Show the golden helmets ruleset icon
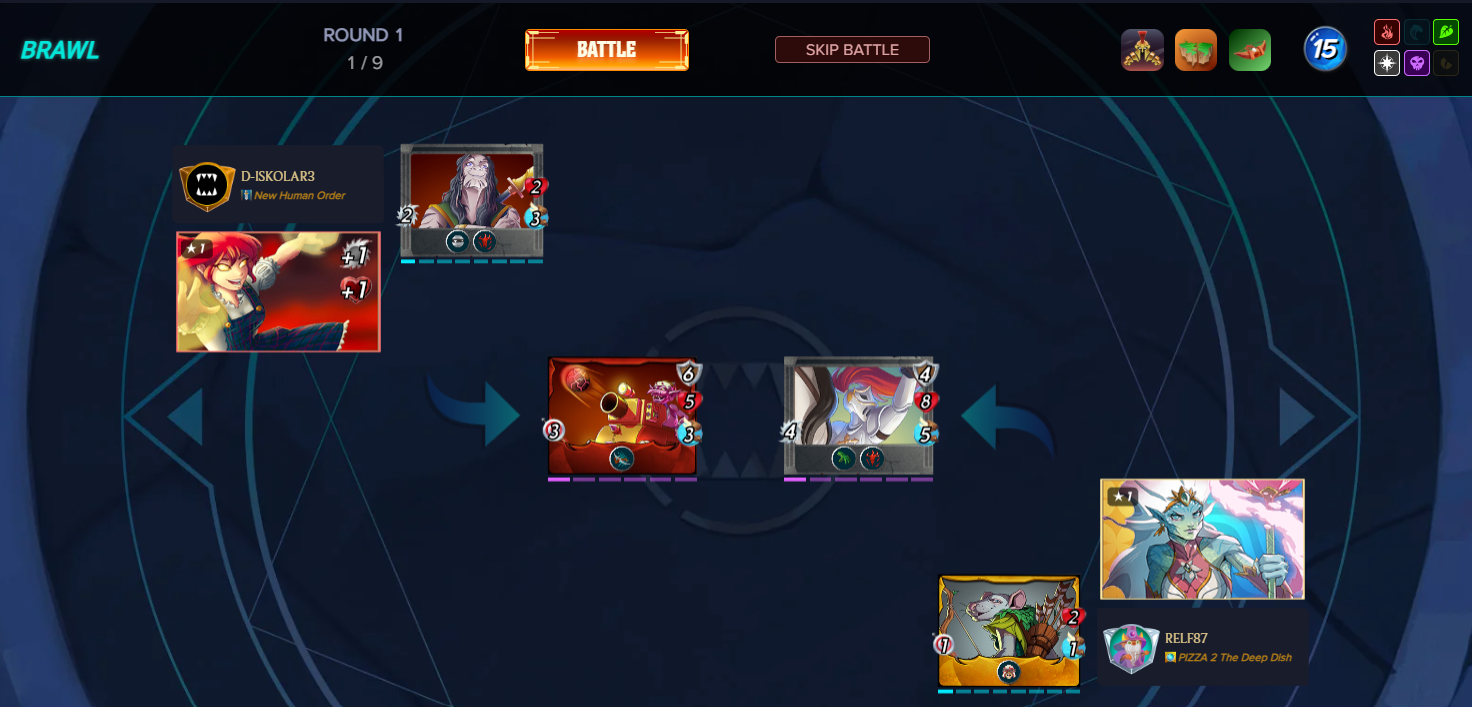This screenshot has height=707, width=1472. click(x=1142, y=50)
